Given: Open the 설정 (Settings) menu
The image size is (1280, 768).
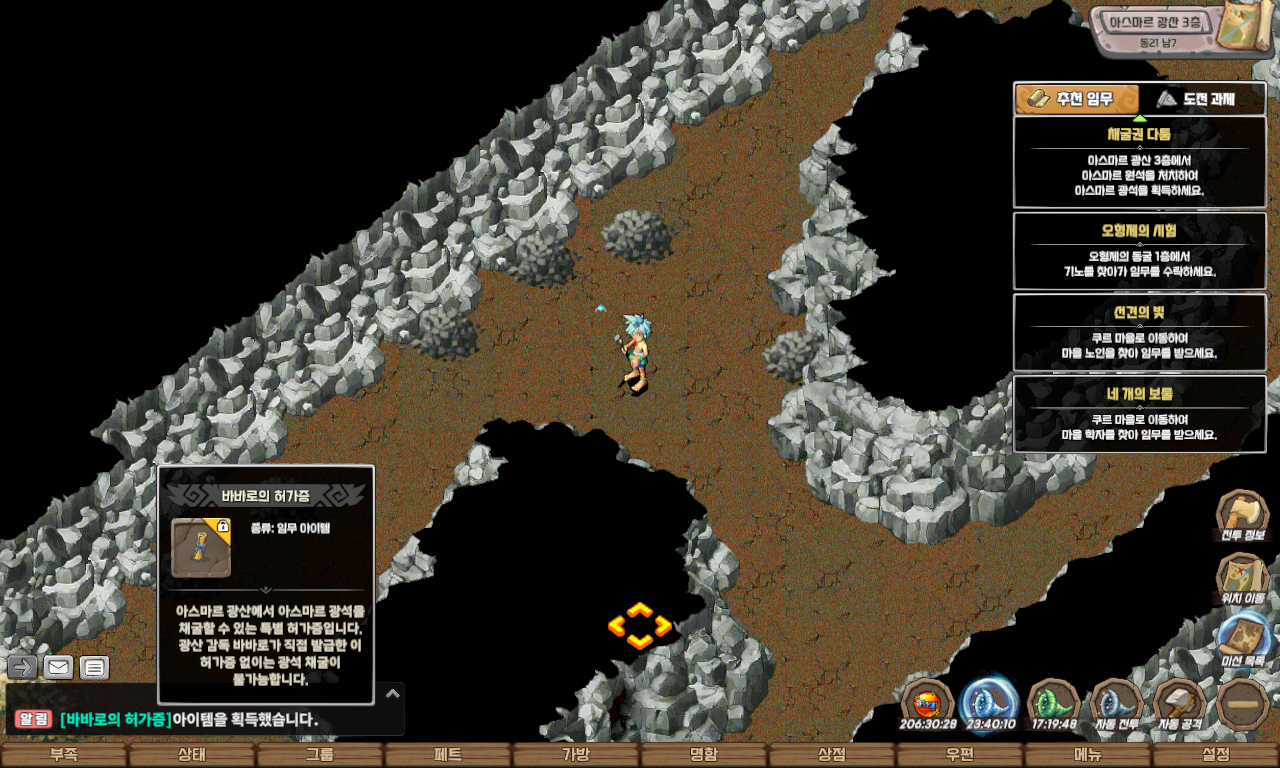Looking at the screenshot, I should pyautogui.click(x=1216, y=755).
